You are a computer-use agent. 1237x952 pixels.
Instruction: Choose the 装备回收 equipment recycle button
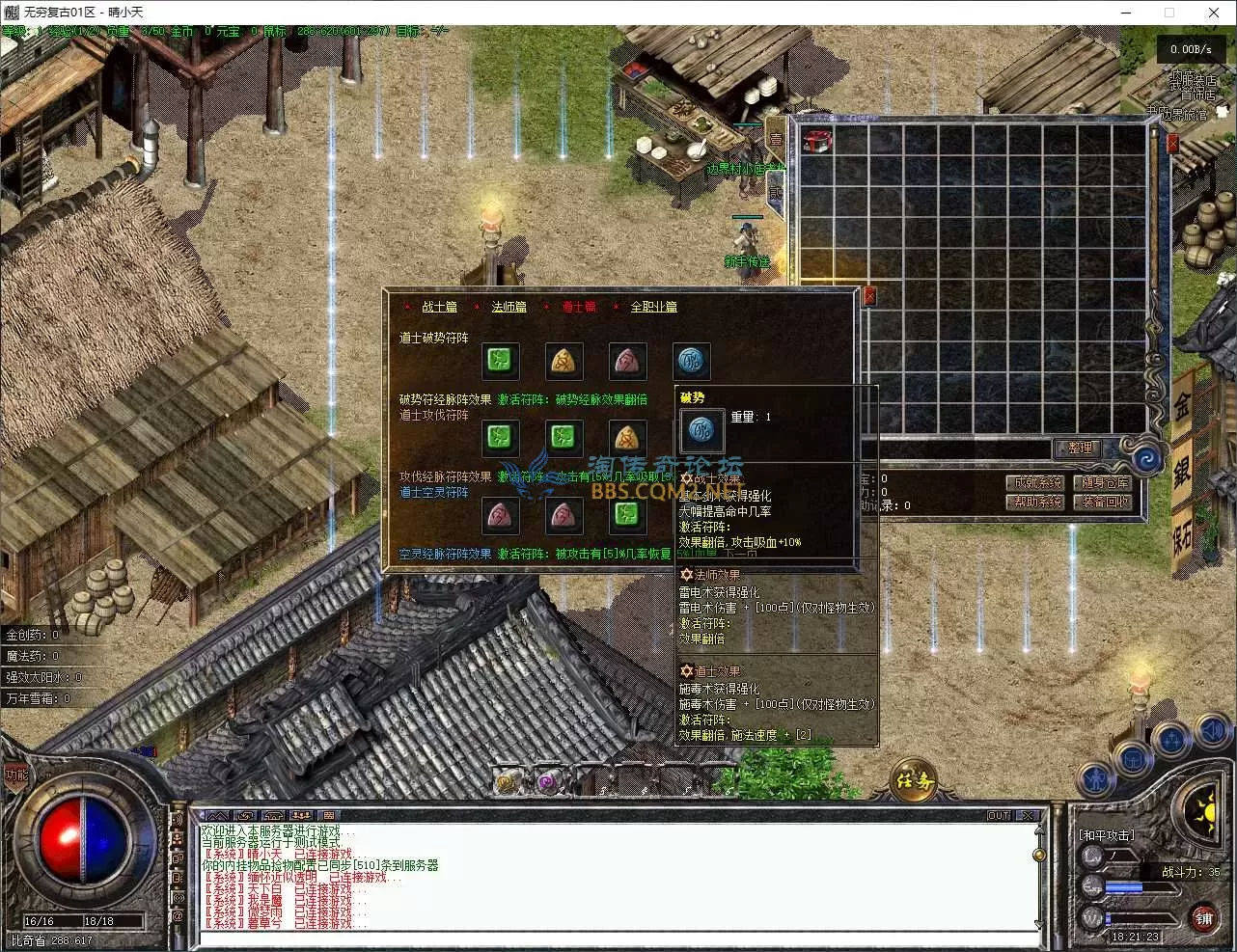pyautogui.click(x=1105, y=502)
